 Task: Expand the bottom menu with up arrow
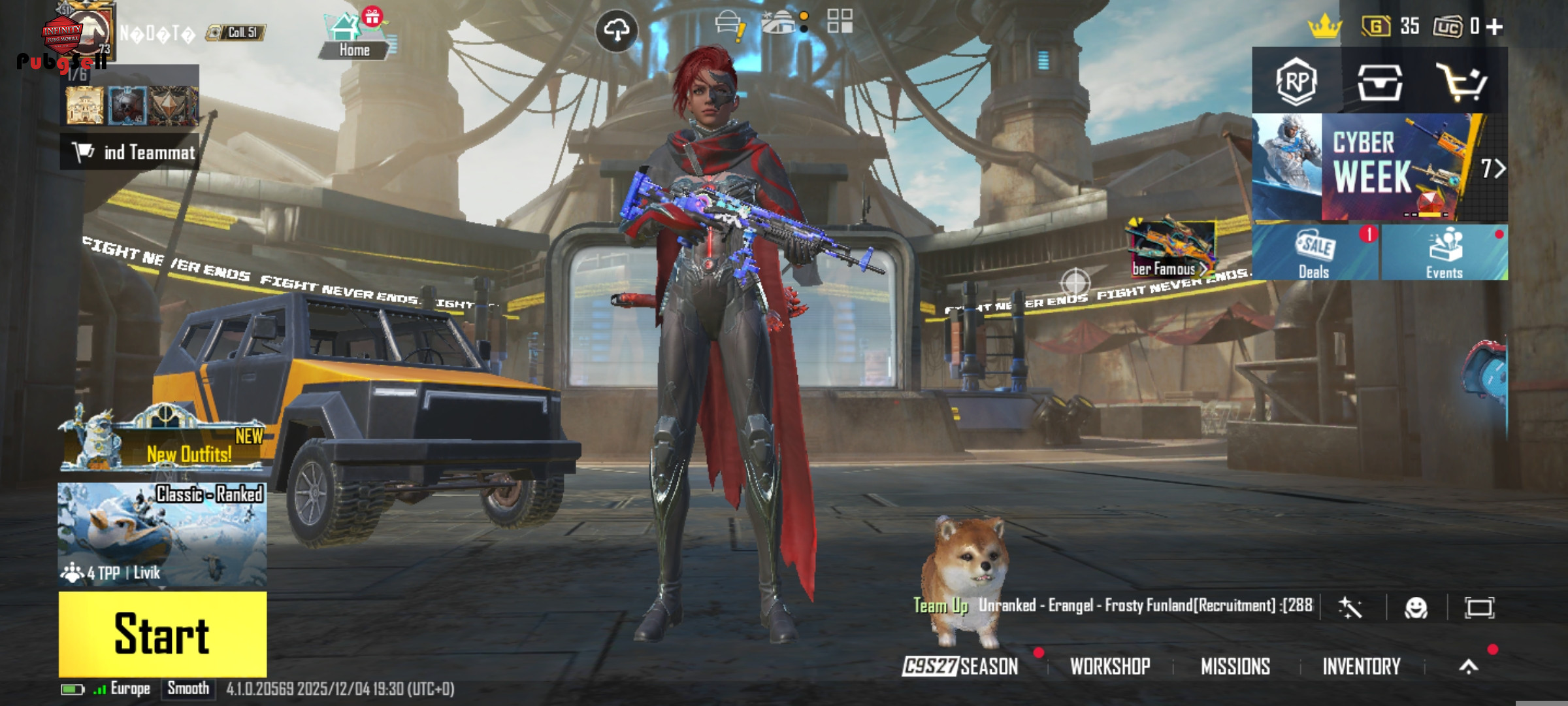pyautogui.click(x=1469, y=666)
